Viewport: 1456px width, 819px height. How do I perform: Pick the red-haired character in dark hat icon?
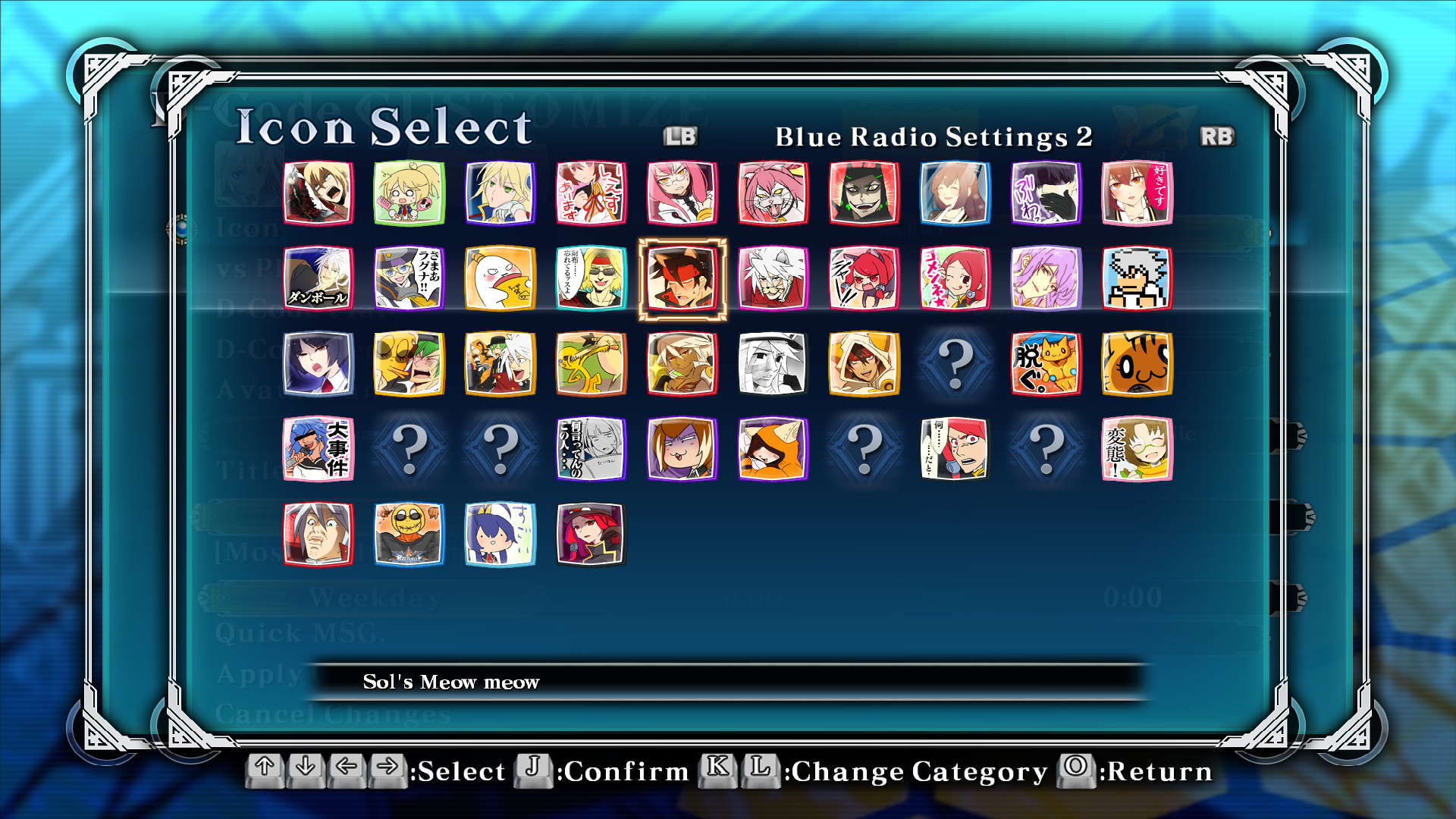[x=591, y=535]
